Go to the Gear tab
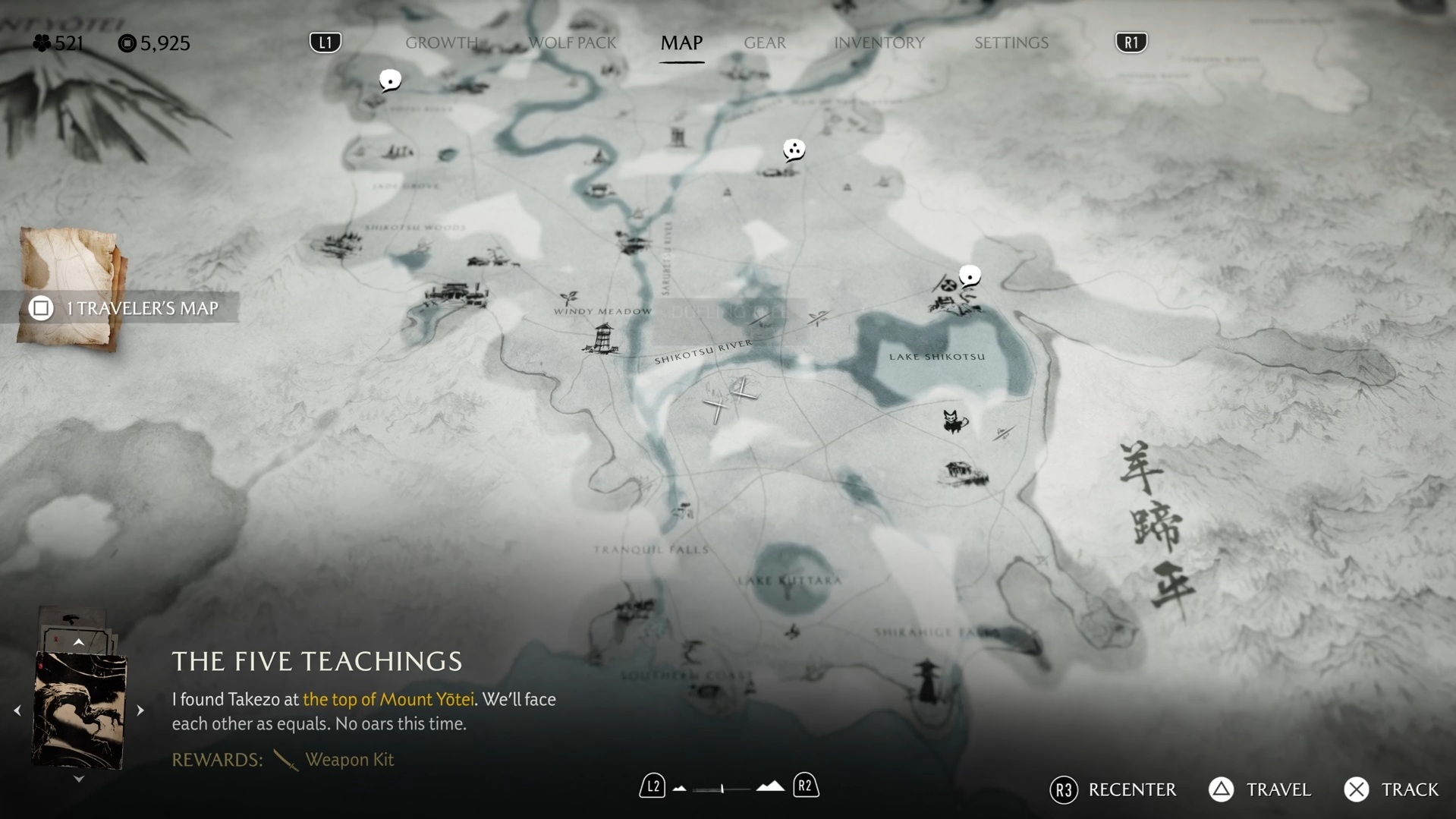This screenshot has width=1456, height=819. coord(764,43)
